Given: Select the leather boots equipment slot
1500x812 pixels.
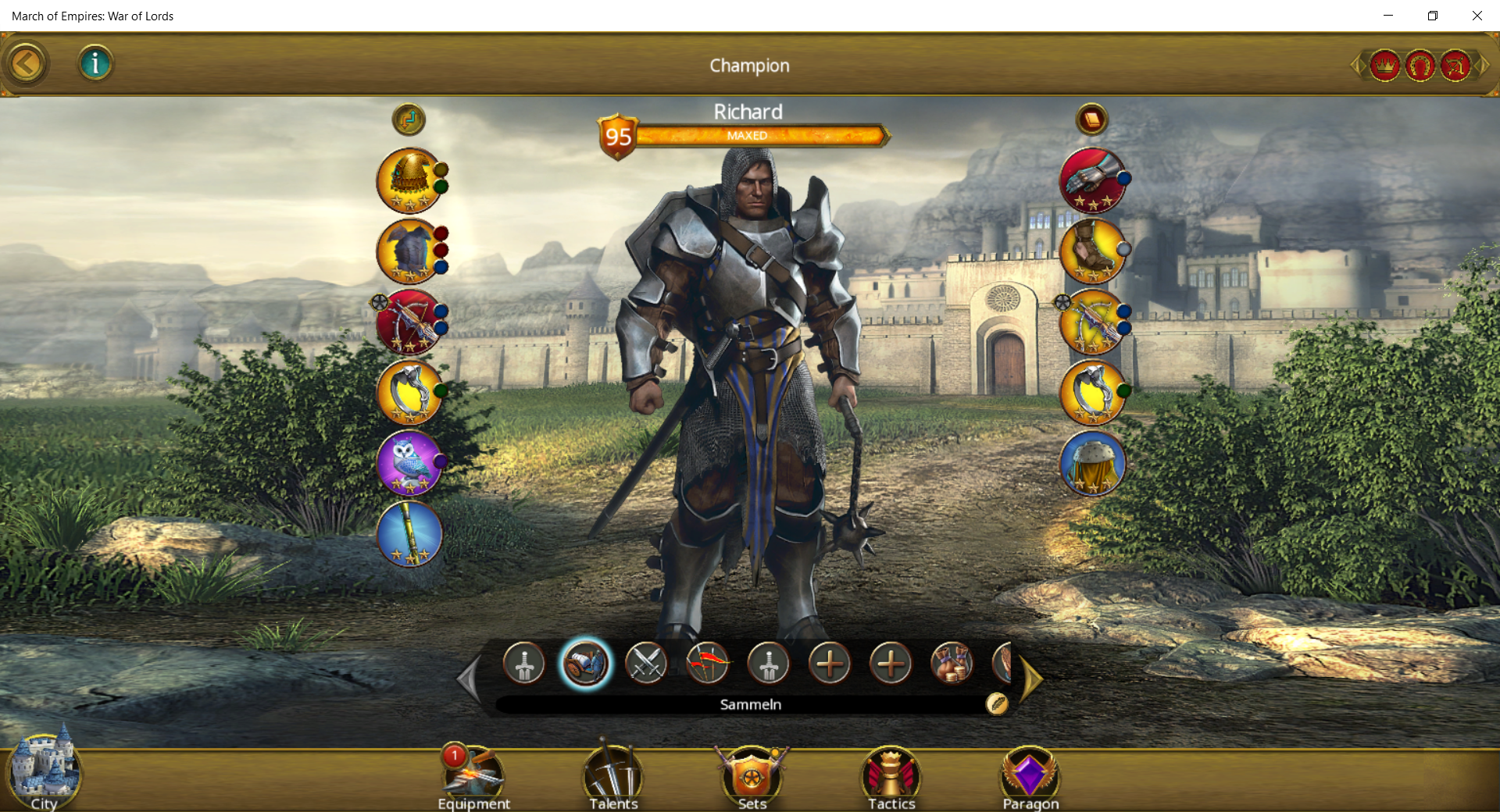Looking at the screenshot, I should [x=1092, y=251].
